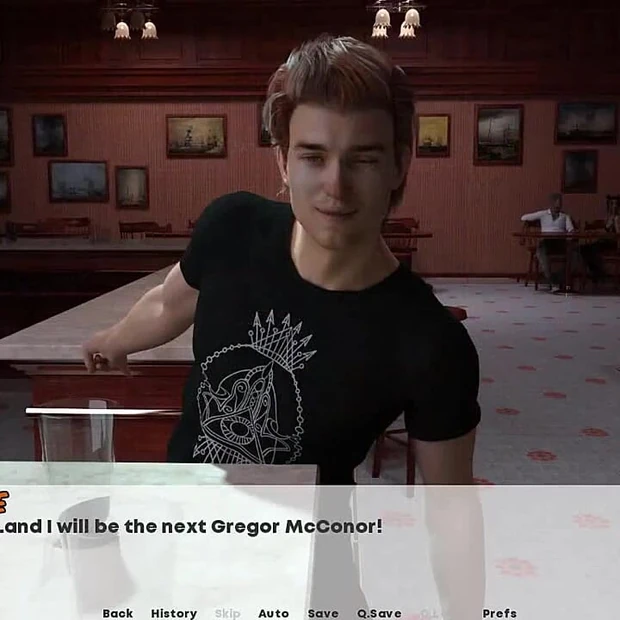Enable Auto advance mode
The image size is (620, 620).
tap(273, 613)
